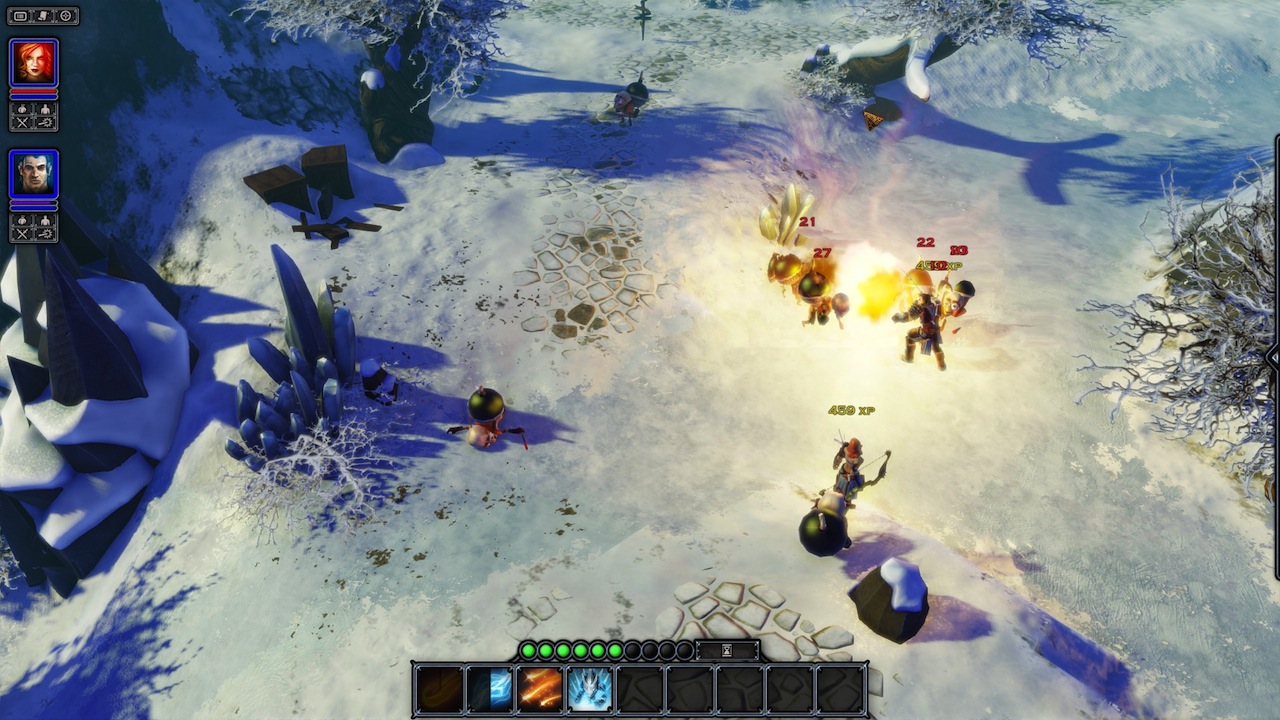This screenshot has width=1280, height=720.
Task: Open character sheet icon under red-haired portrait
Action: point(44,109)
